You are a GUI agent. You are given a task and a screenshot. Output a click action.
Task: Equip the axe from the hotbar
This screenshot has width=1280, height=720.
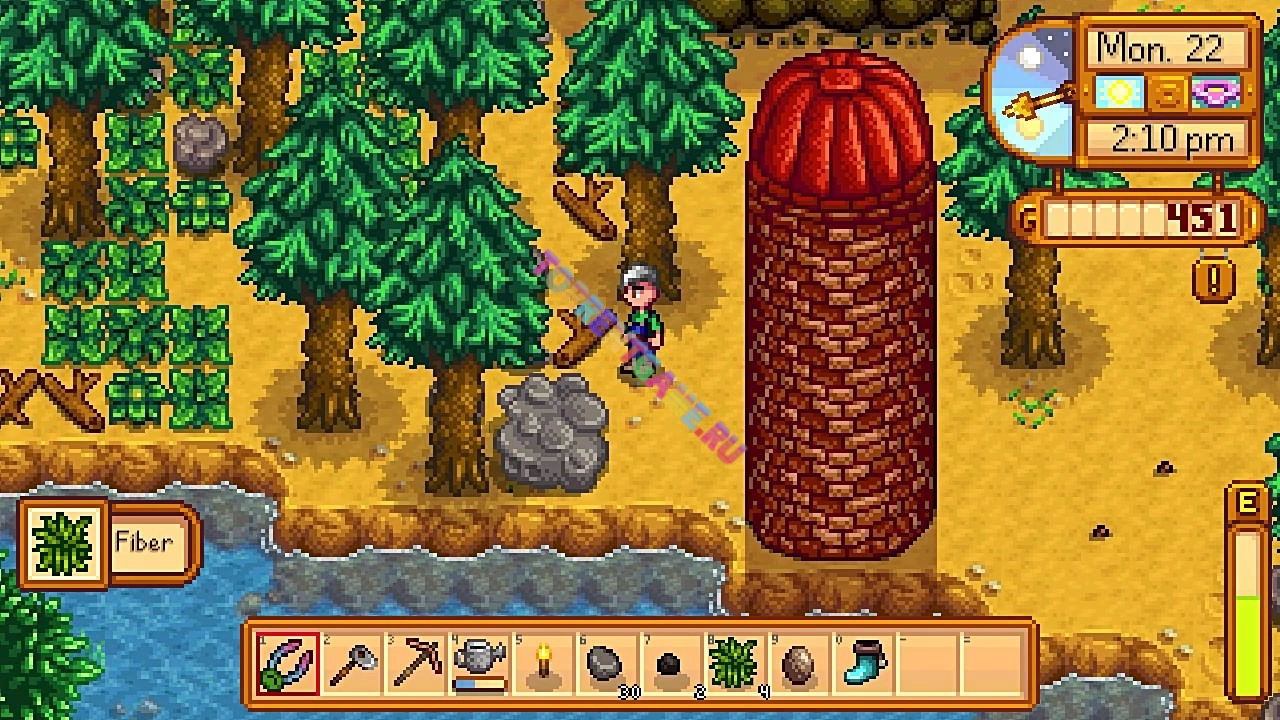pyautogui.click(x=353, y=663)
